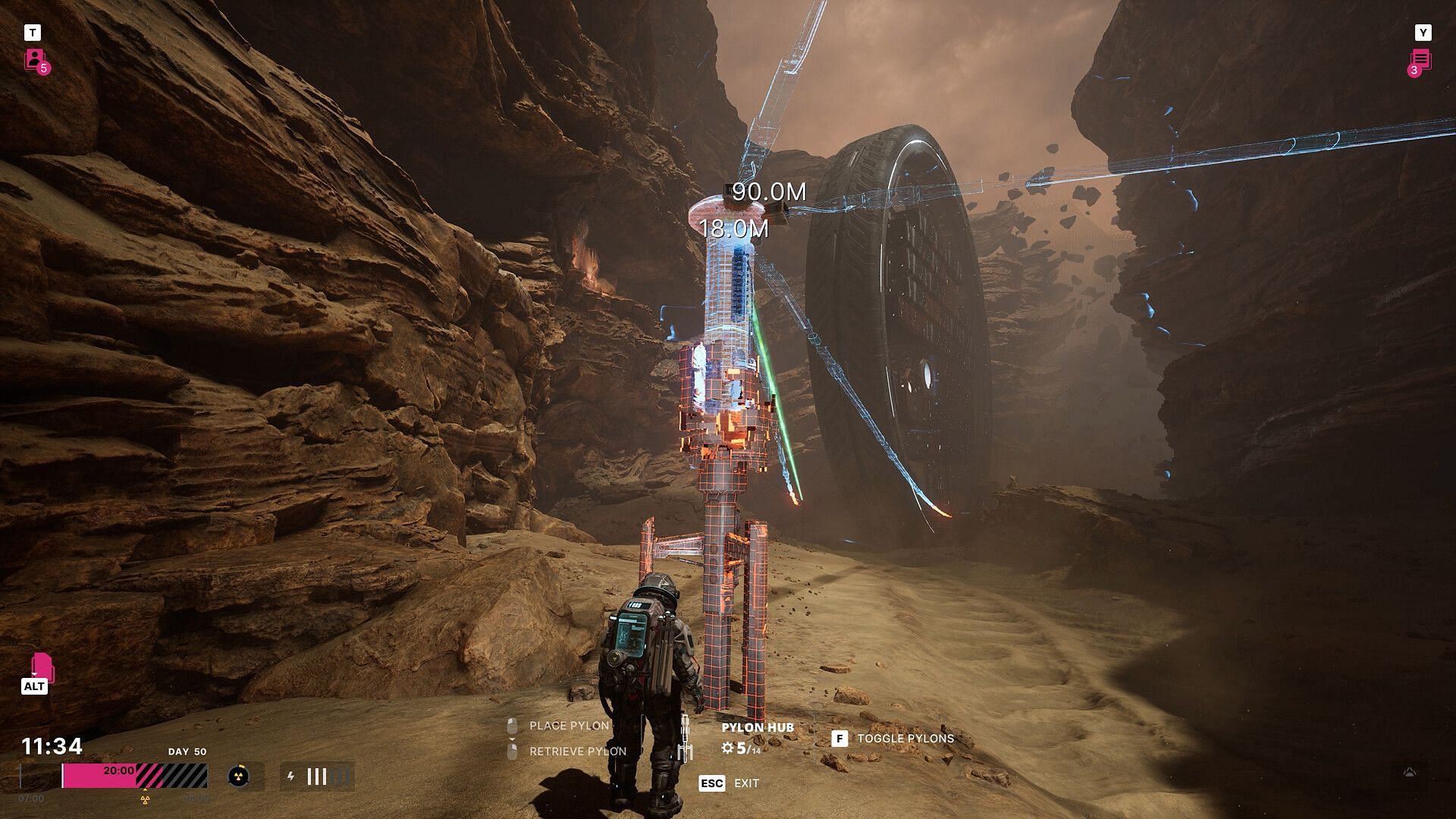Select the Retrieve Pylon action

click(576, 752)
